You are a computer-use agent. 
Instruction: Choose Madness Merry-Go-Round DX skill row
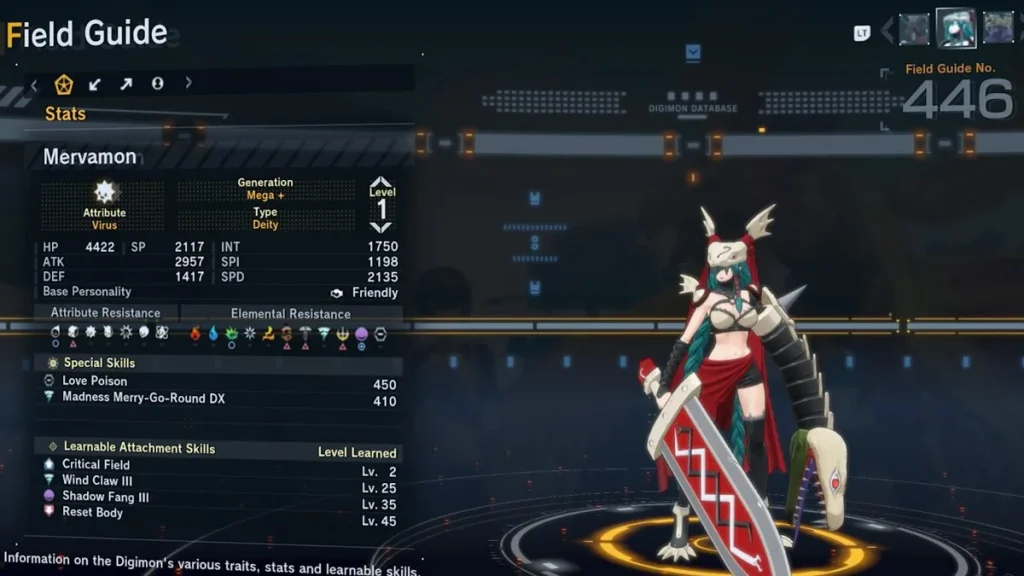[x=143, y=398]
